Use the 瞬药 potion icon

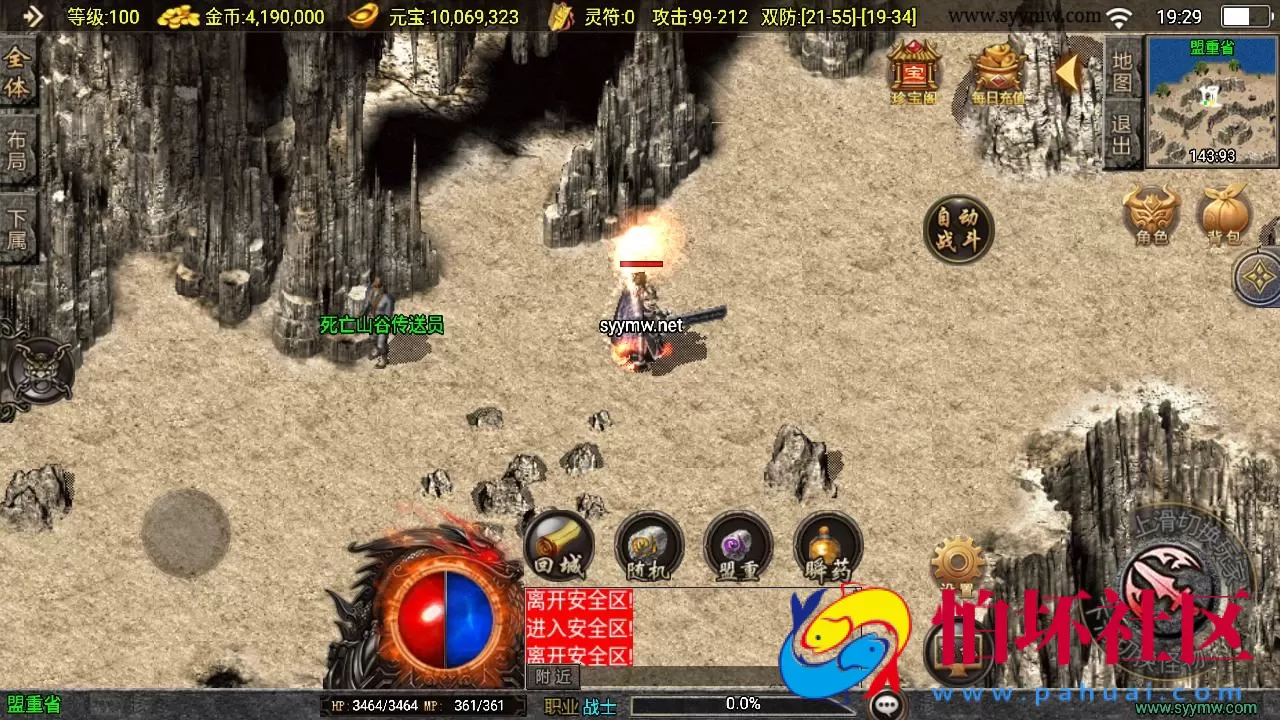tap(828, 548)
